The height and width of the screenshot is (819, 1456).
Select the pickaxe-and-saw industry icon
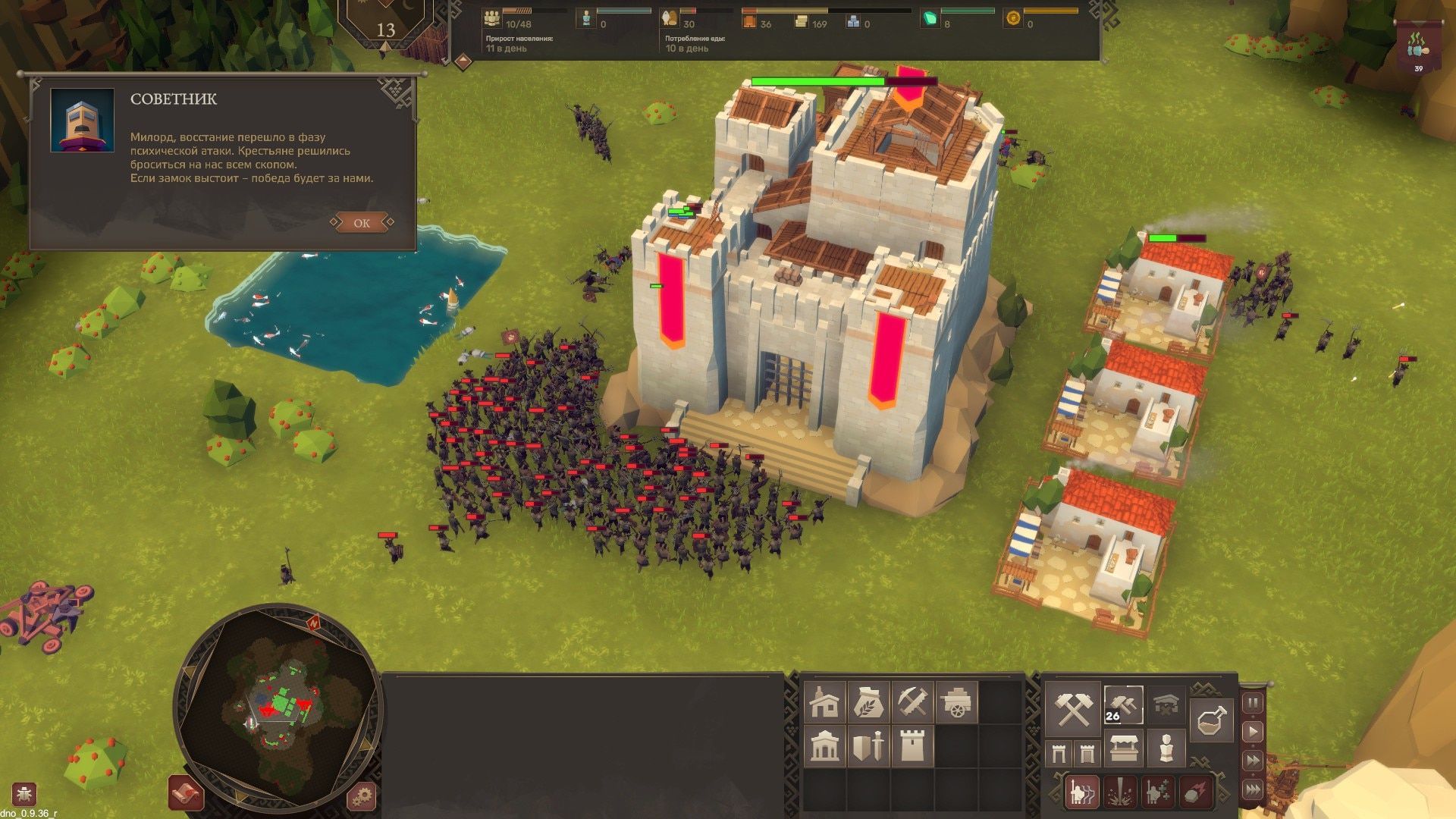tap(913, 701)
